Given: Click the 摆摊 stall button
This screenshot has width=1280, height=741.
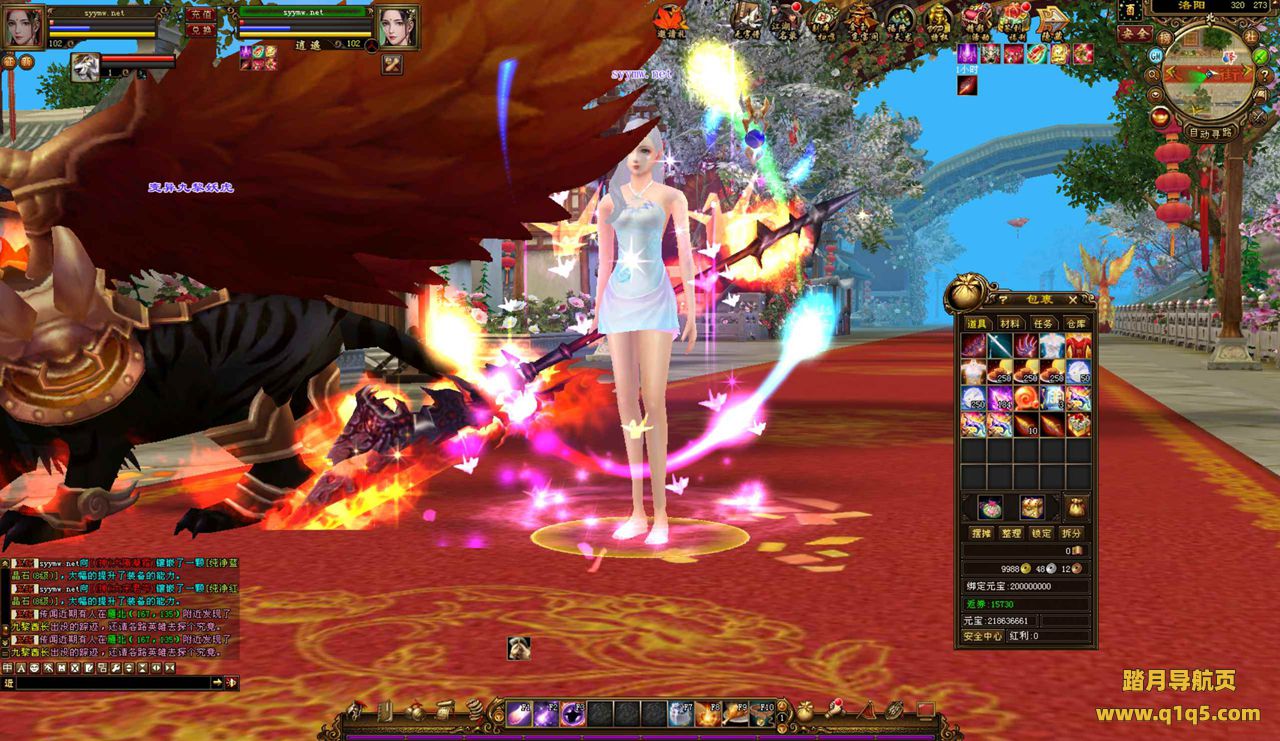Looking at the screenshot, I should click(980, 533).
